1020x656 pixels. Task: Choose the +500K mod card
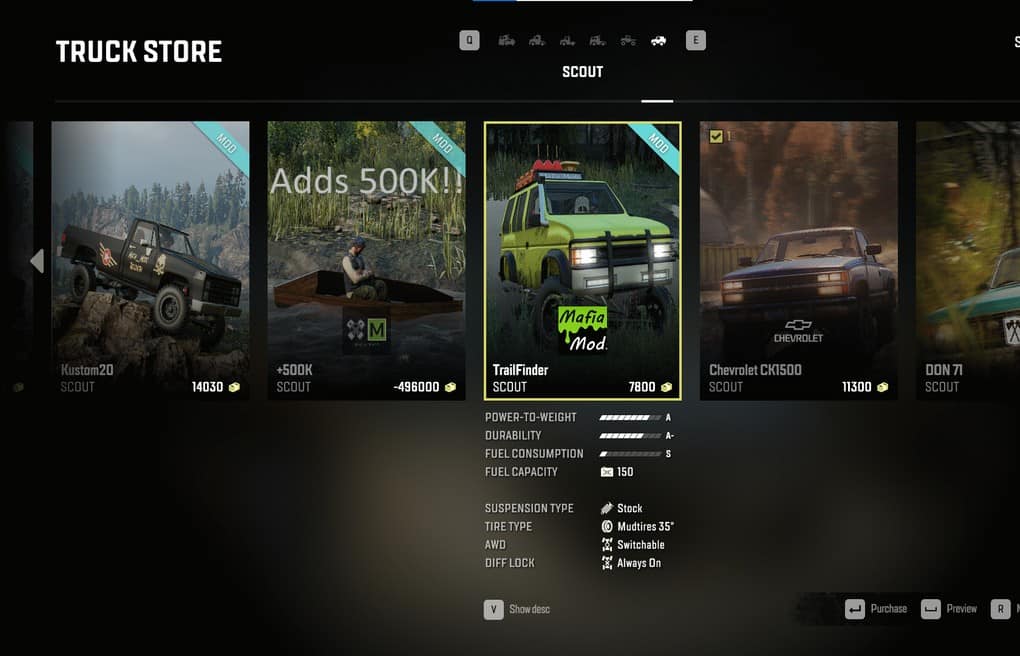366,260
